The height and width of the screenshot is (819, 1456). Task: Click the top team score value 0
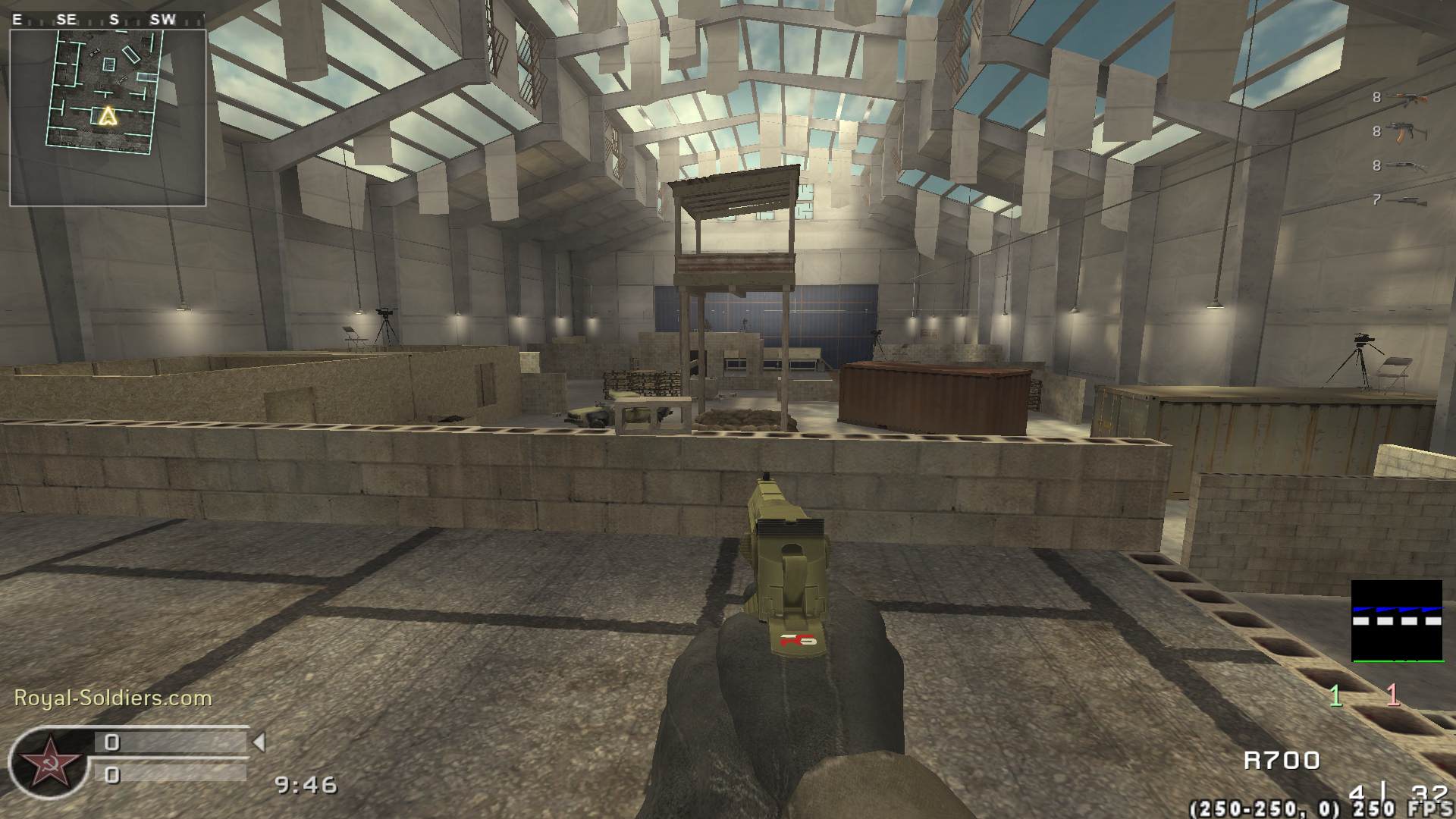114,742
